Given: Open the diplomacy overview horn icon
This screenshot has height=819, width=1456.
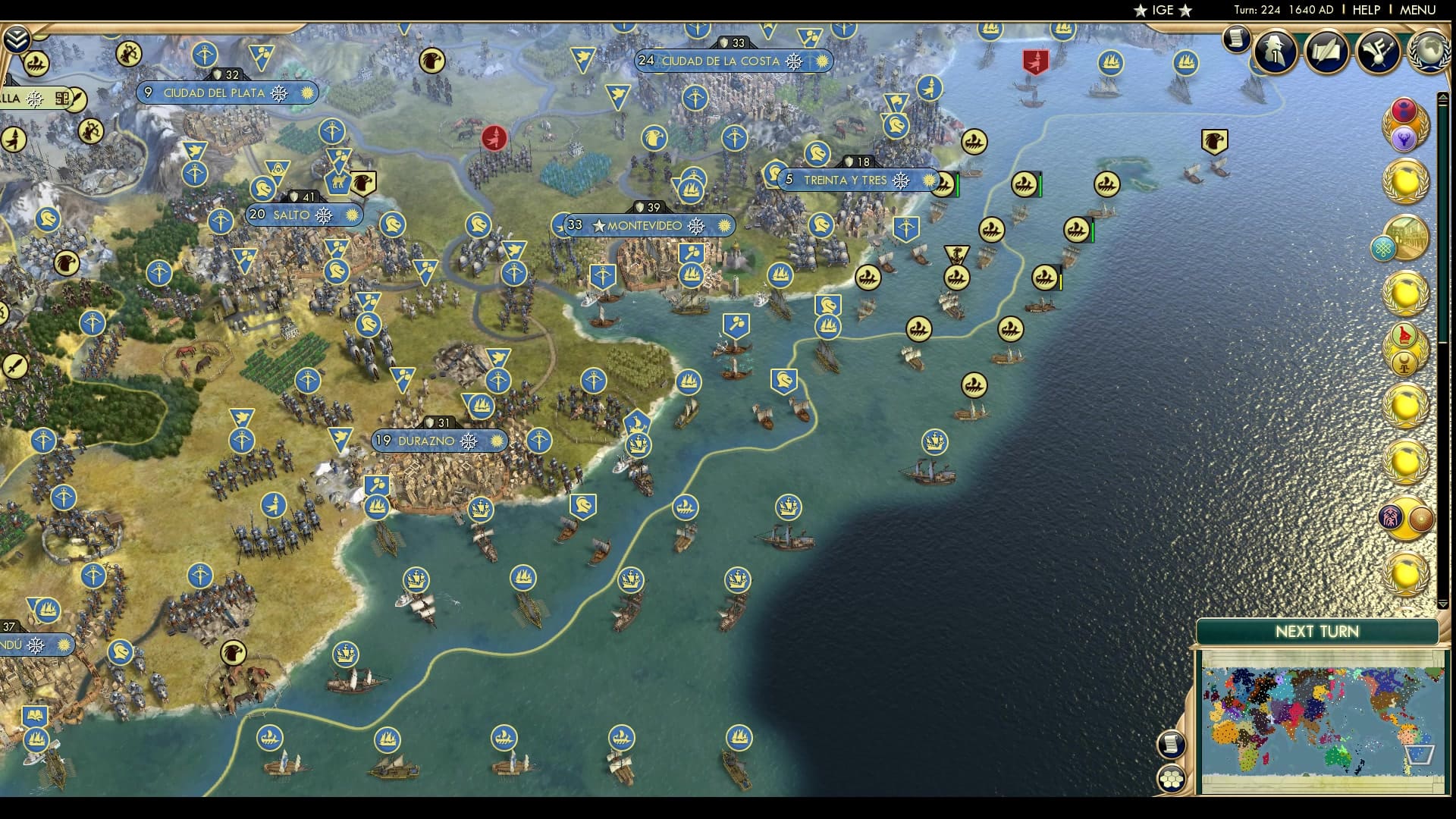Looking at the screenshot, I should [x=1378, y=51].
